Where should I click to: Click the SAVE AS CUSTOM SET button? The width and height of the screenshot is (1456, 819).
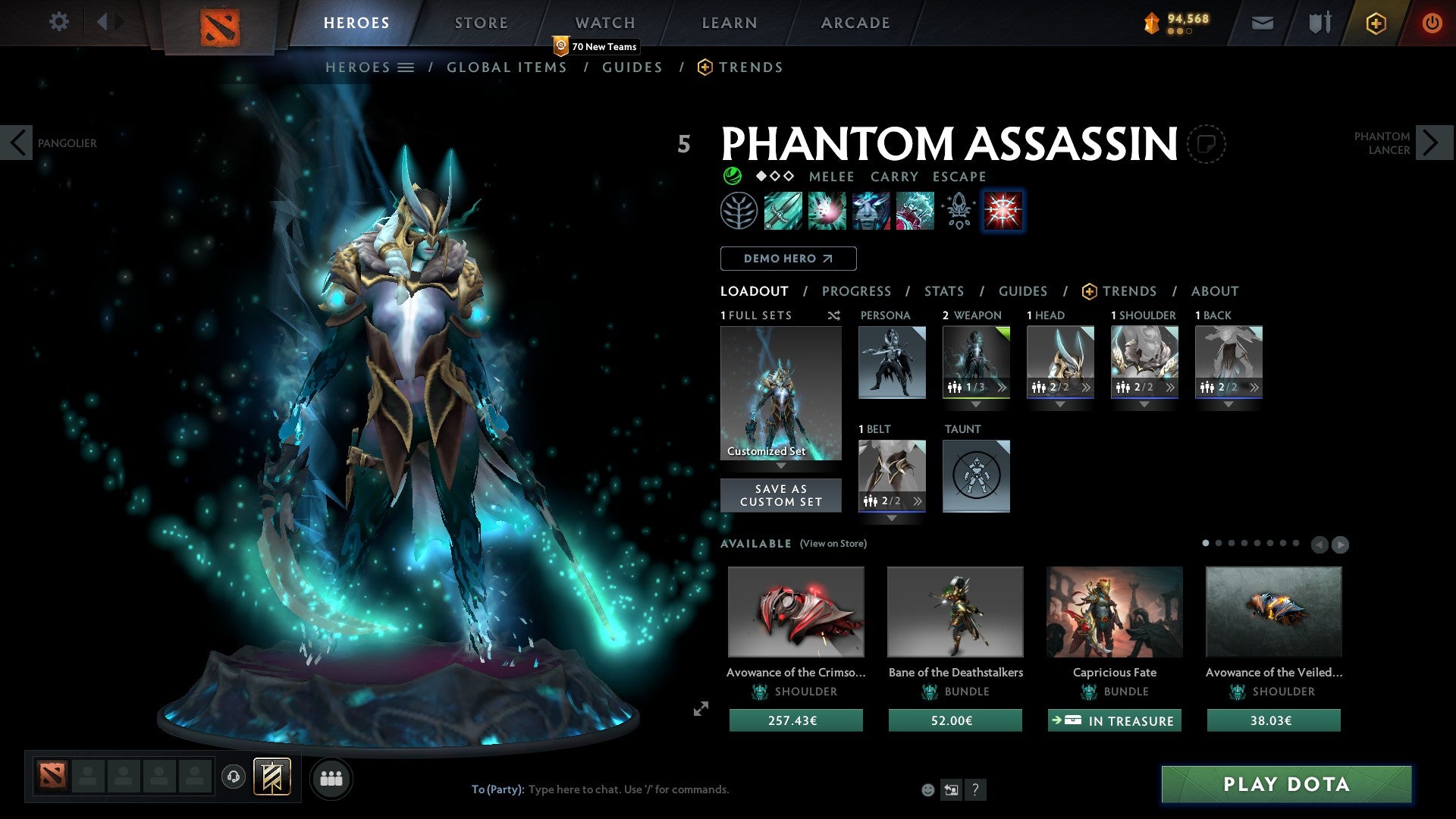pyautogui.click(x=780, y=494)
